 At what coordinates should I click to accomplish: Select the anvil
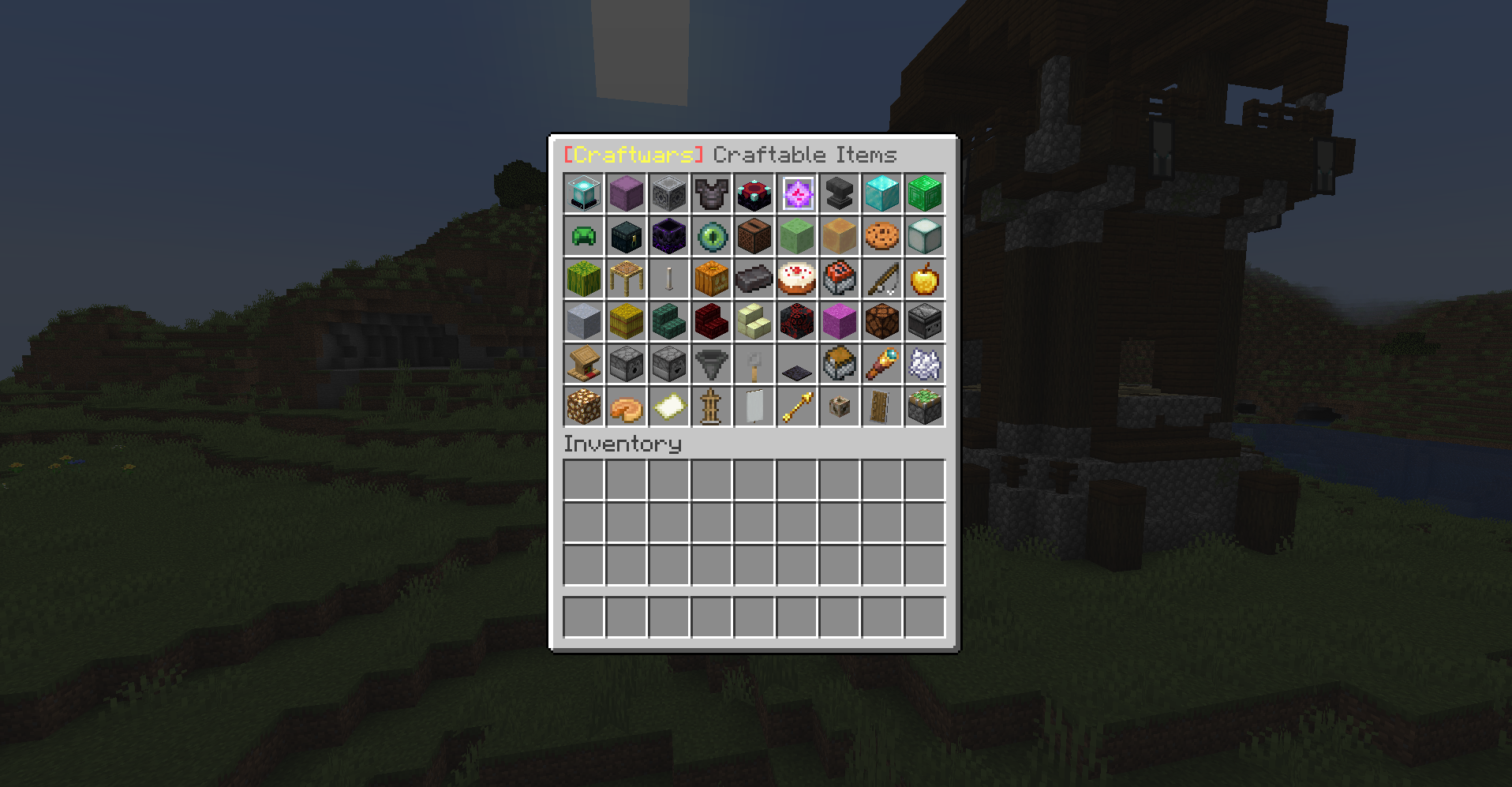coord(839,193)
